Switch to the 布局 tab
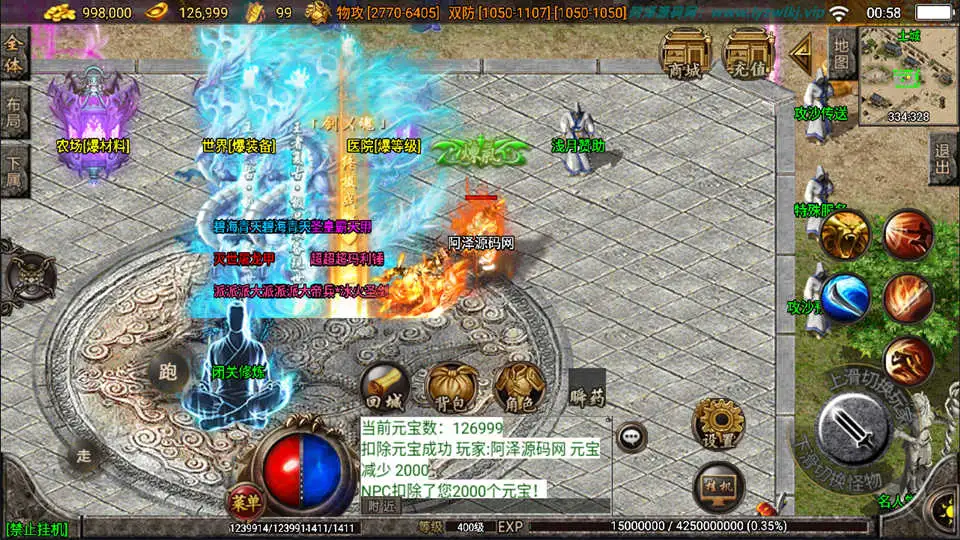The width and height of the screenshot is (960, 540). coord(13,110)
